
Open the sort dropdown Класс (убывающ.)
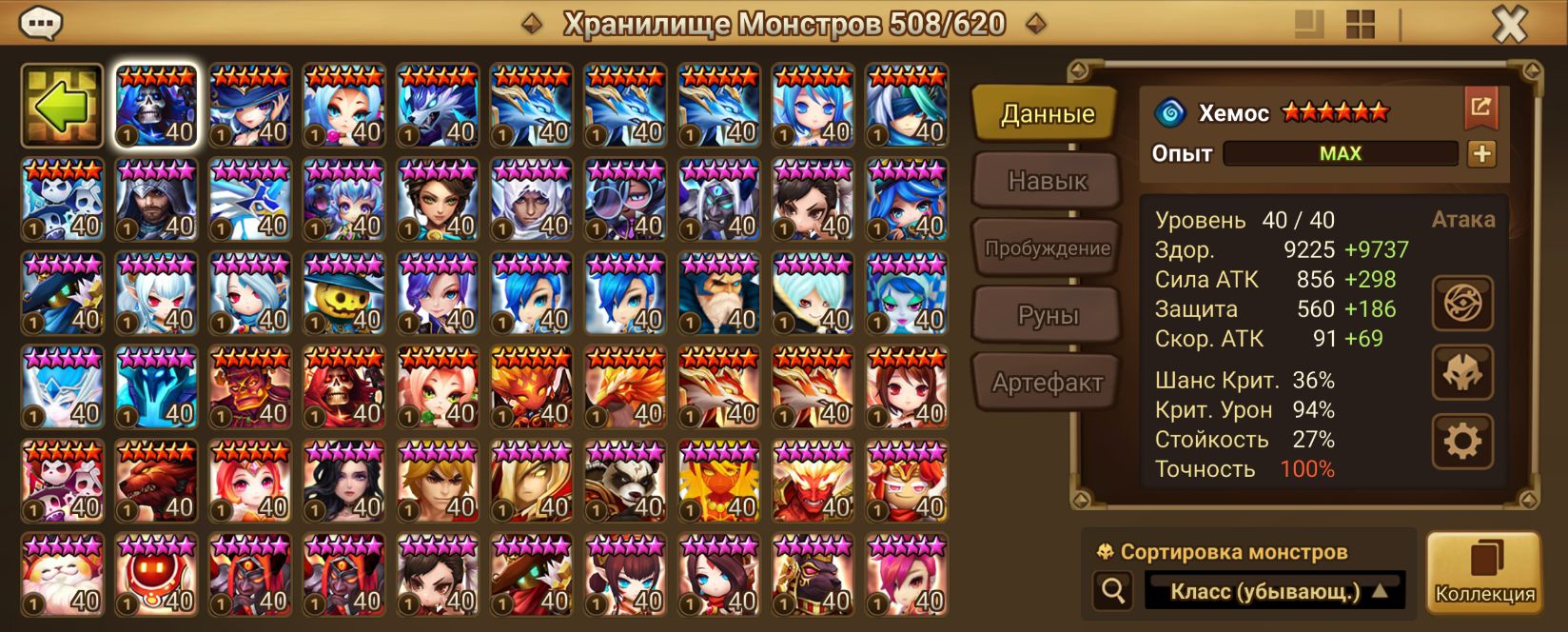[1275, 591]
